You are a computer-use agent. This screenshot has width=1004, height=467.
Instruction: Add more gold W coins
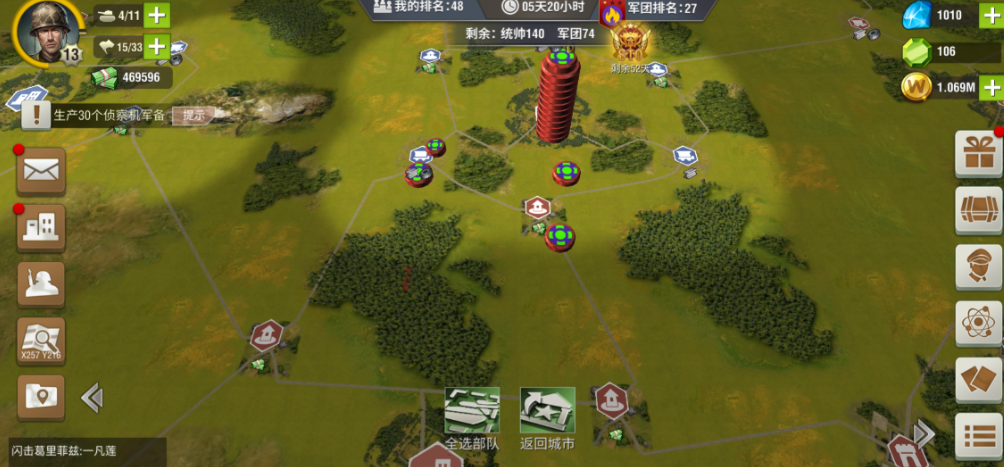990,87
